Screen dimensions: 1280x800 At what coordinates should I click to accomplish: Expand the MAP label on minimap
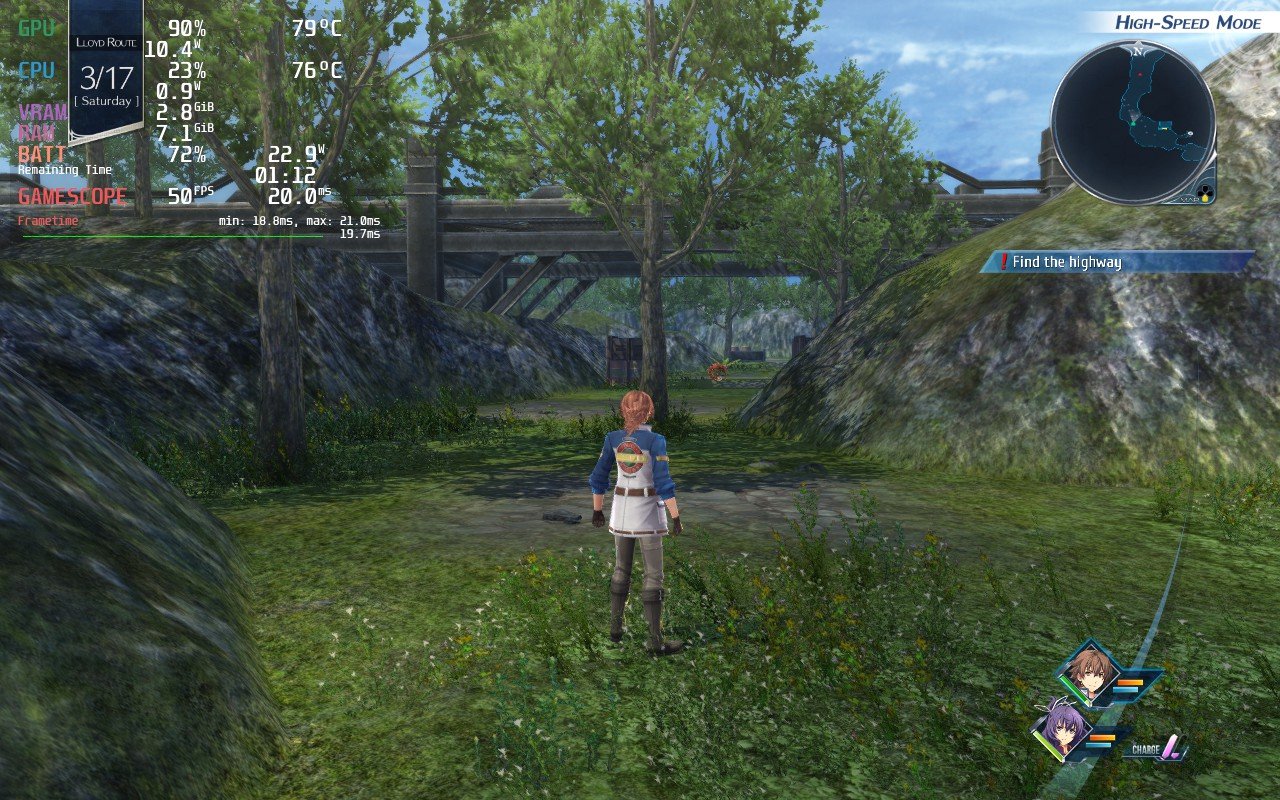click(x=1190, y=200)
